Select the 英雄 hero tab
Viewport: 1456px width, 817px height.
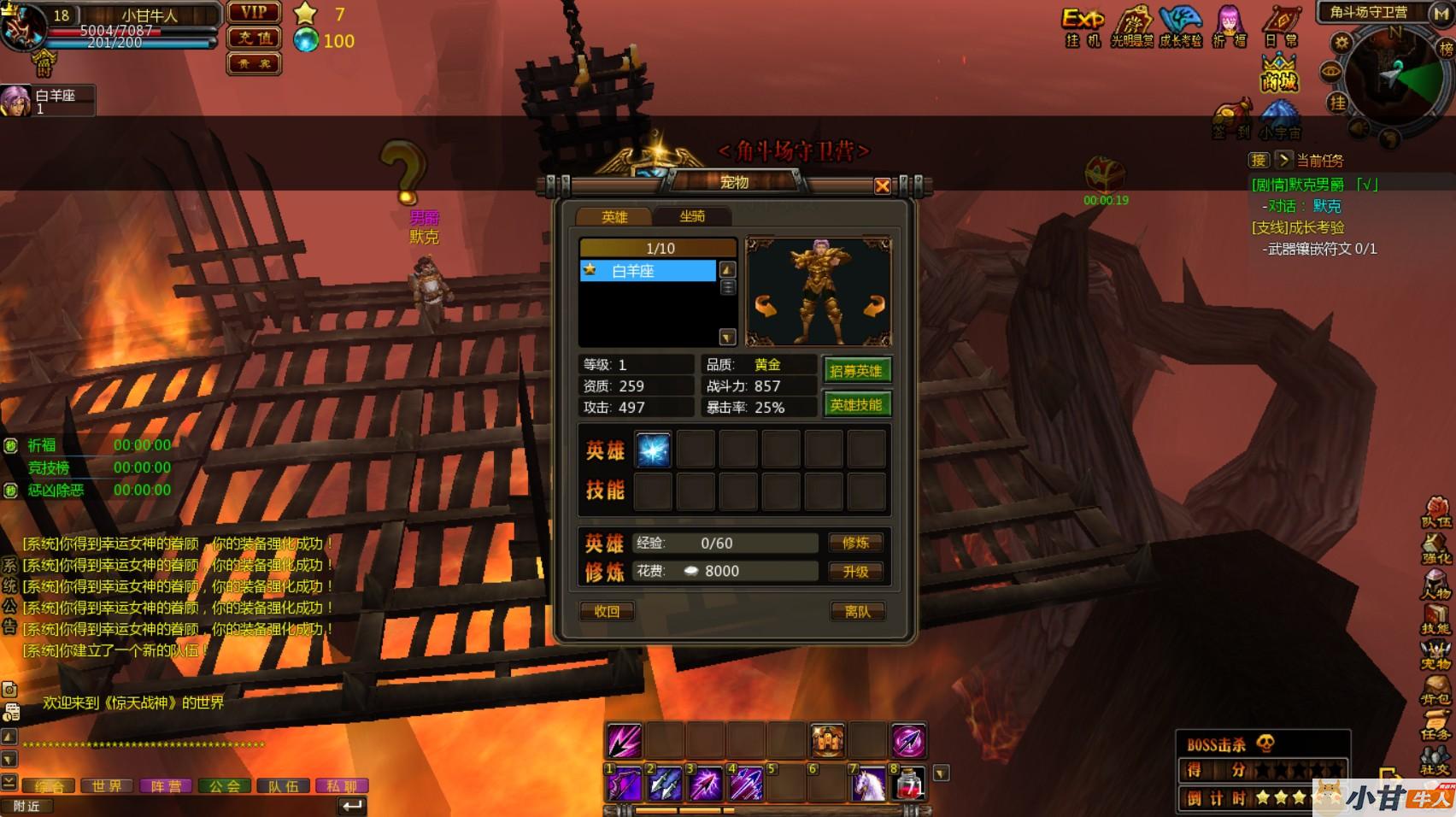[x=614, y=217]
